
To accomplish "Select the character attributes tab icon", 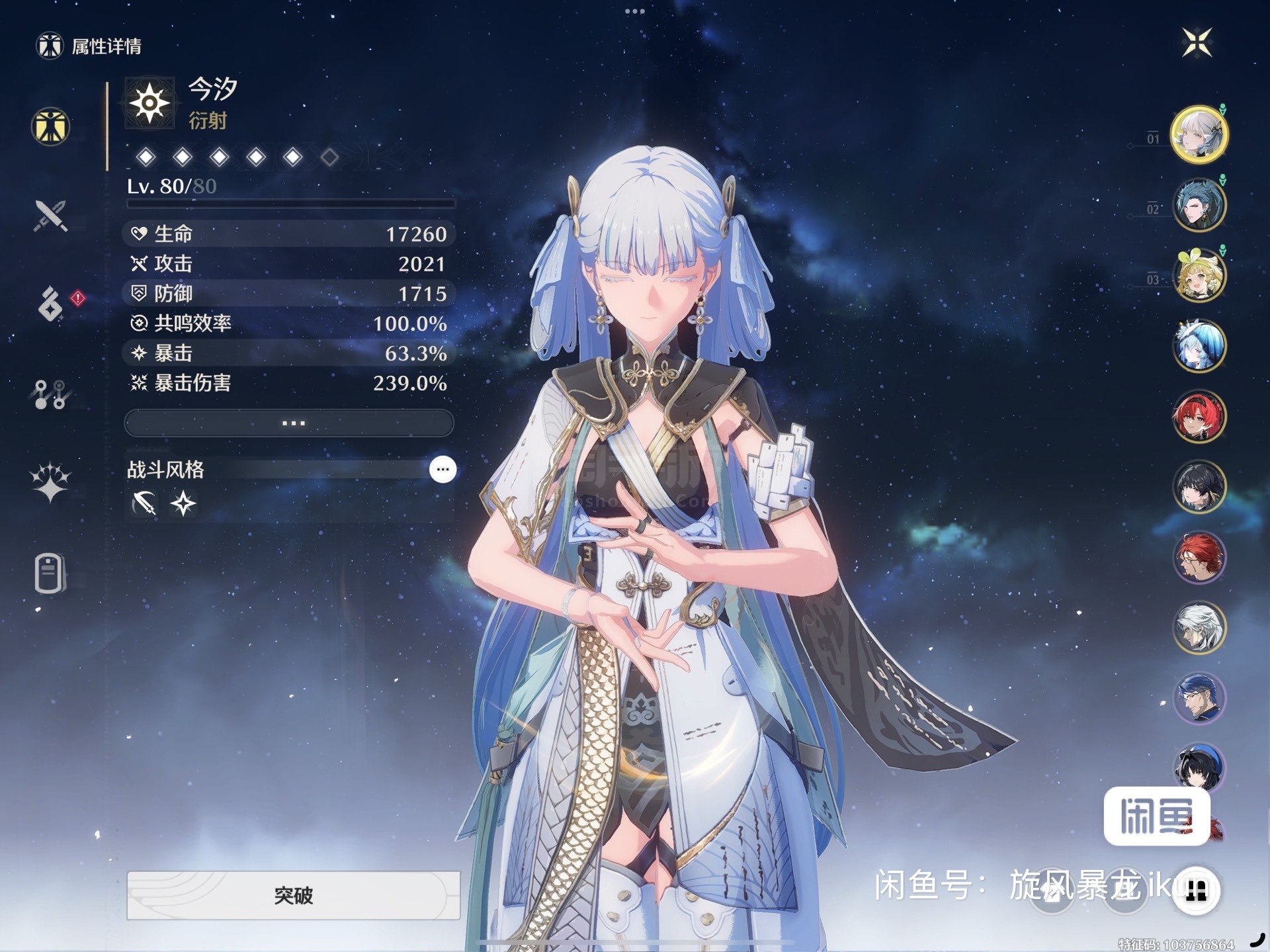I will [50, 126].
